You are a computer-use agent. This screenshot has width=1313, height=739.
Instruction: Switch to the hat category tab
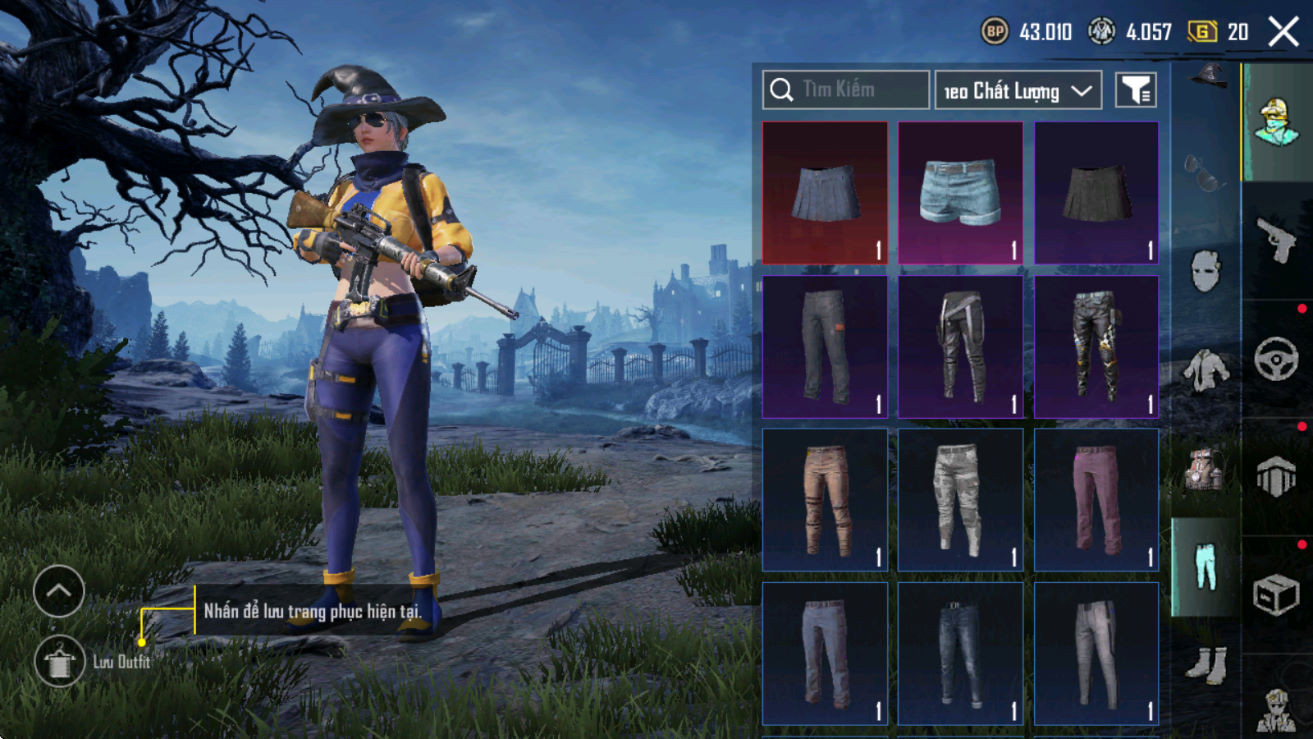[1207, 75]
